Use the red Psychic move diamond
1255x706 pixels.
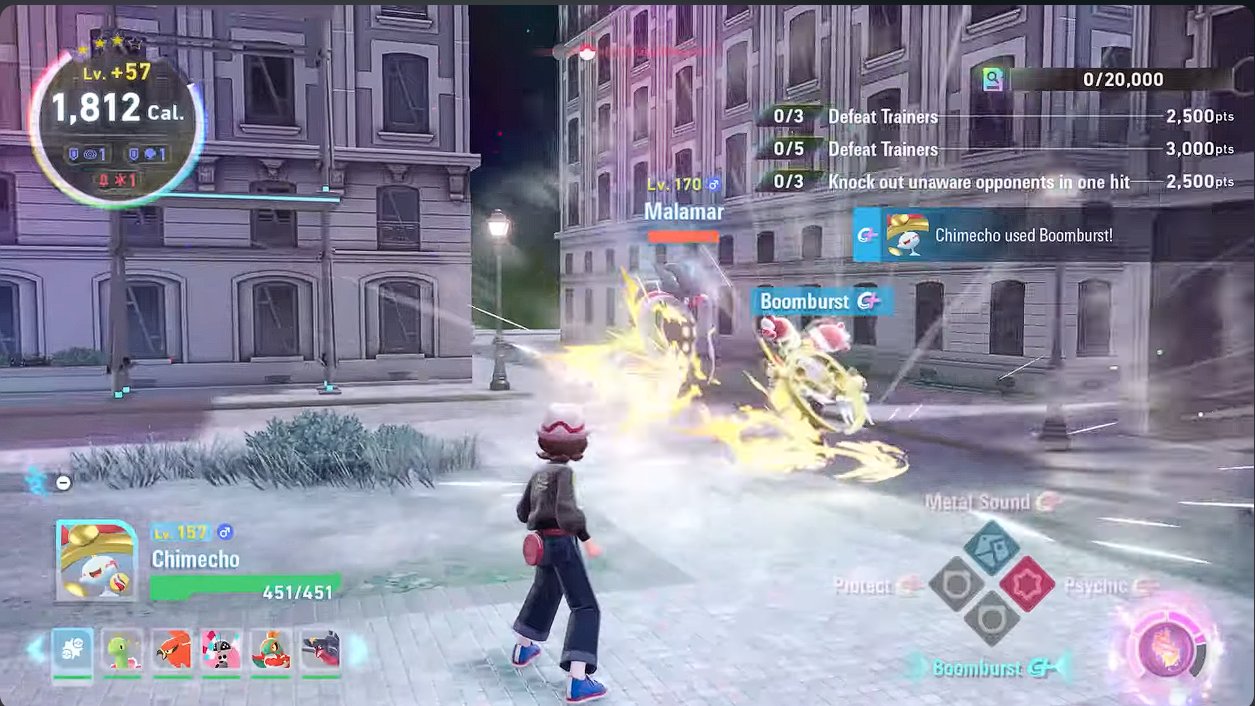1027,584
